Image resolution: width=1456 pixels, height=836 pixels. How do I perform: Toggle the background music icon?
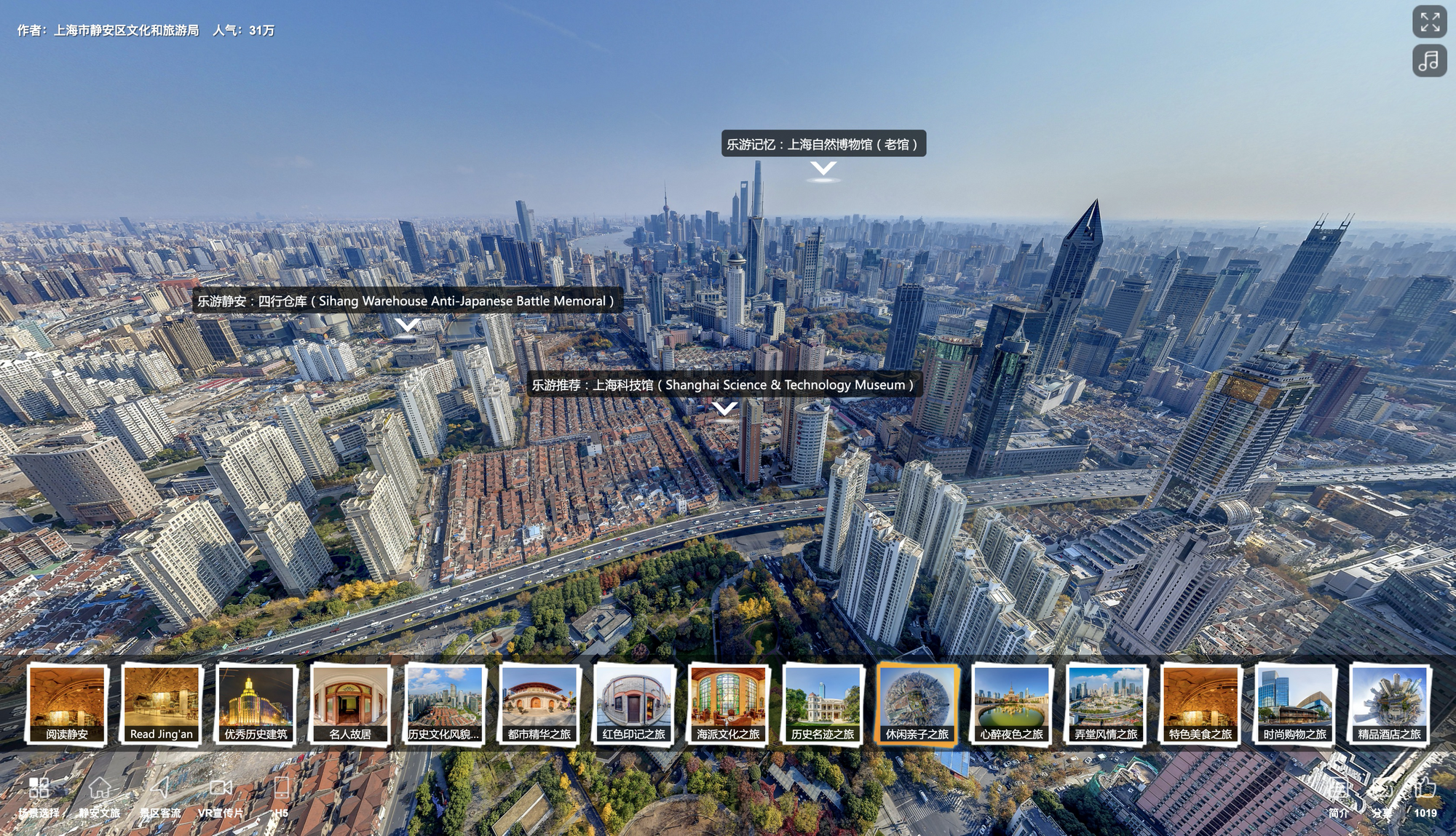tap(1429, 60)
